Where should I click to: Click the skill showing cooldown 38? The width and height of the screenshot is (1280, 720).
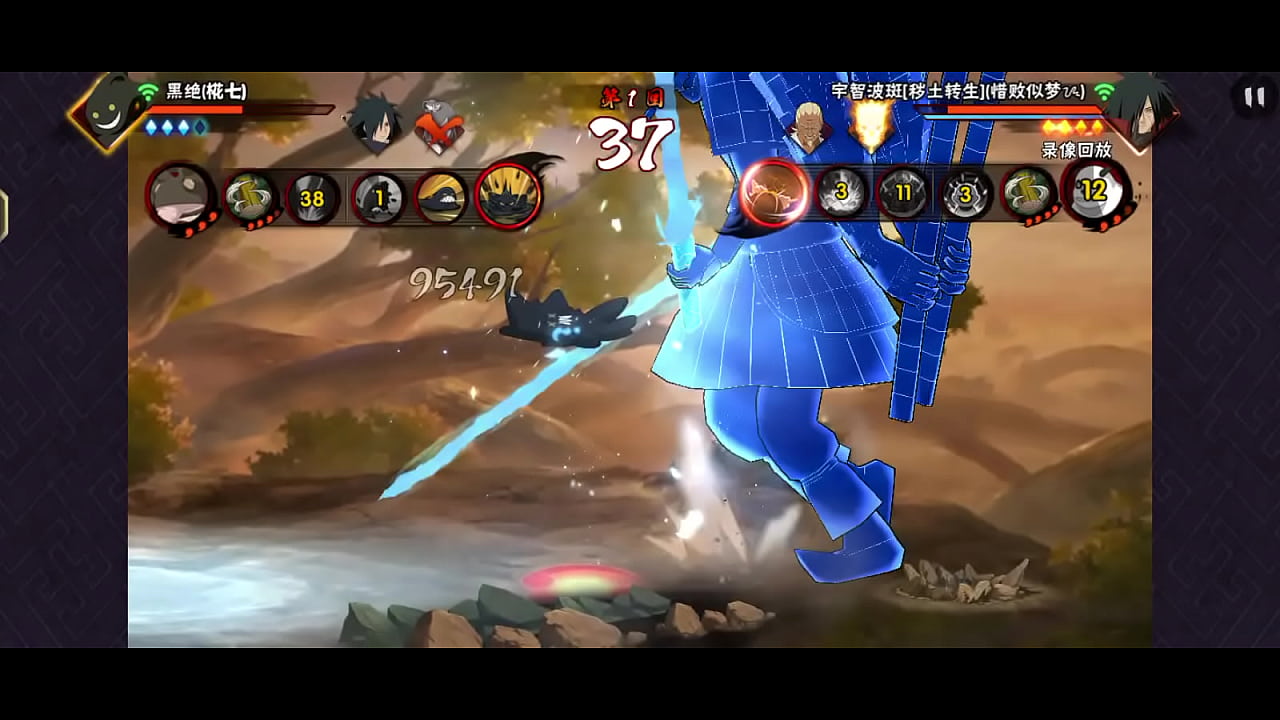click(x=312, y=198)
